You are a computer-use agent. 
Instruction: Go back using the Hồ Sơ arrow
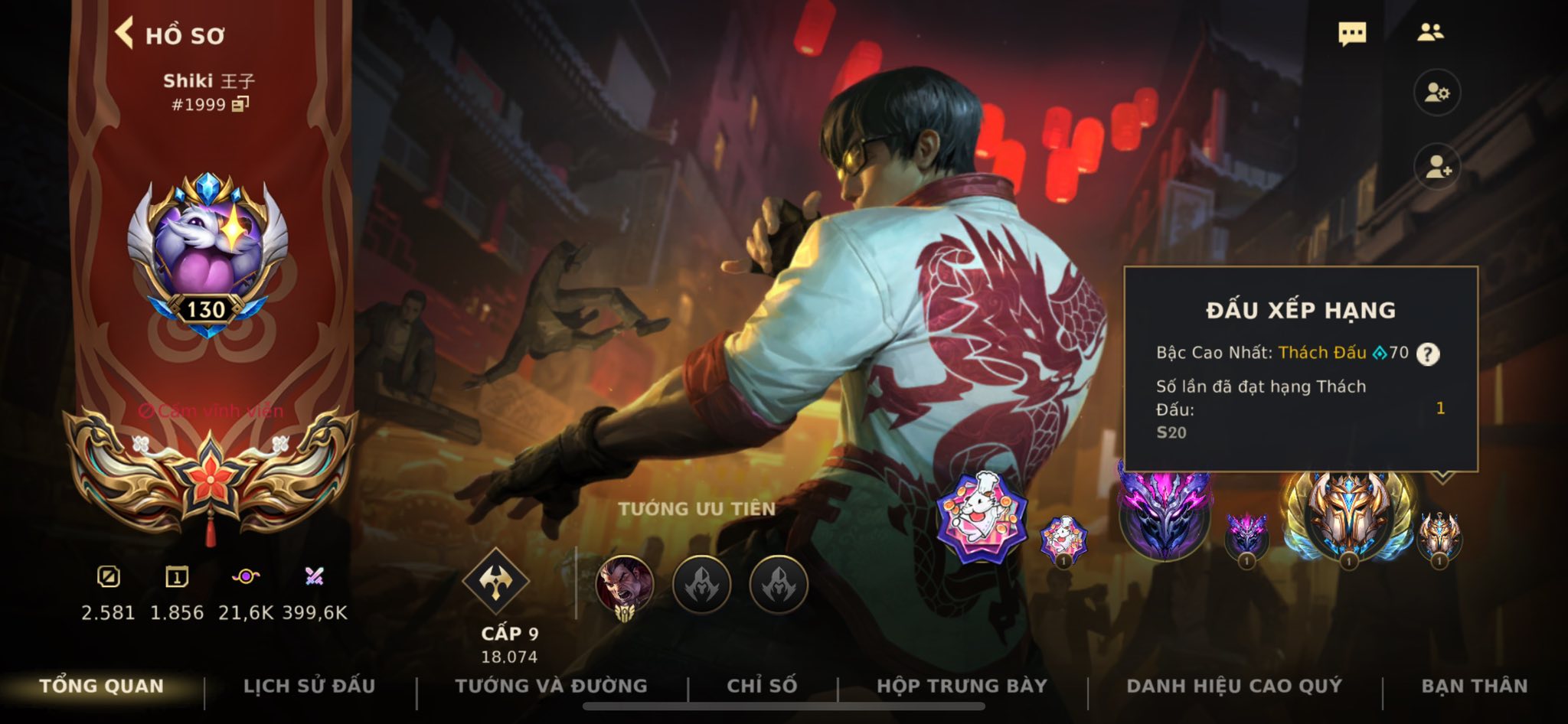[x=125, y=34]
